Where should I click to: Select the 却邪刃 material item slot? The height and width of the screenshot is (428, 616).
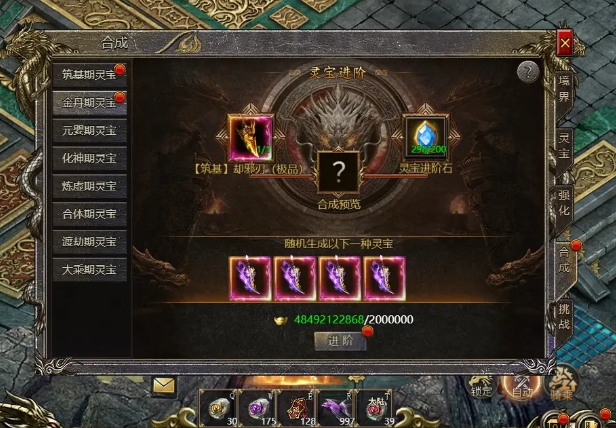coord(250,138)
